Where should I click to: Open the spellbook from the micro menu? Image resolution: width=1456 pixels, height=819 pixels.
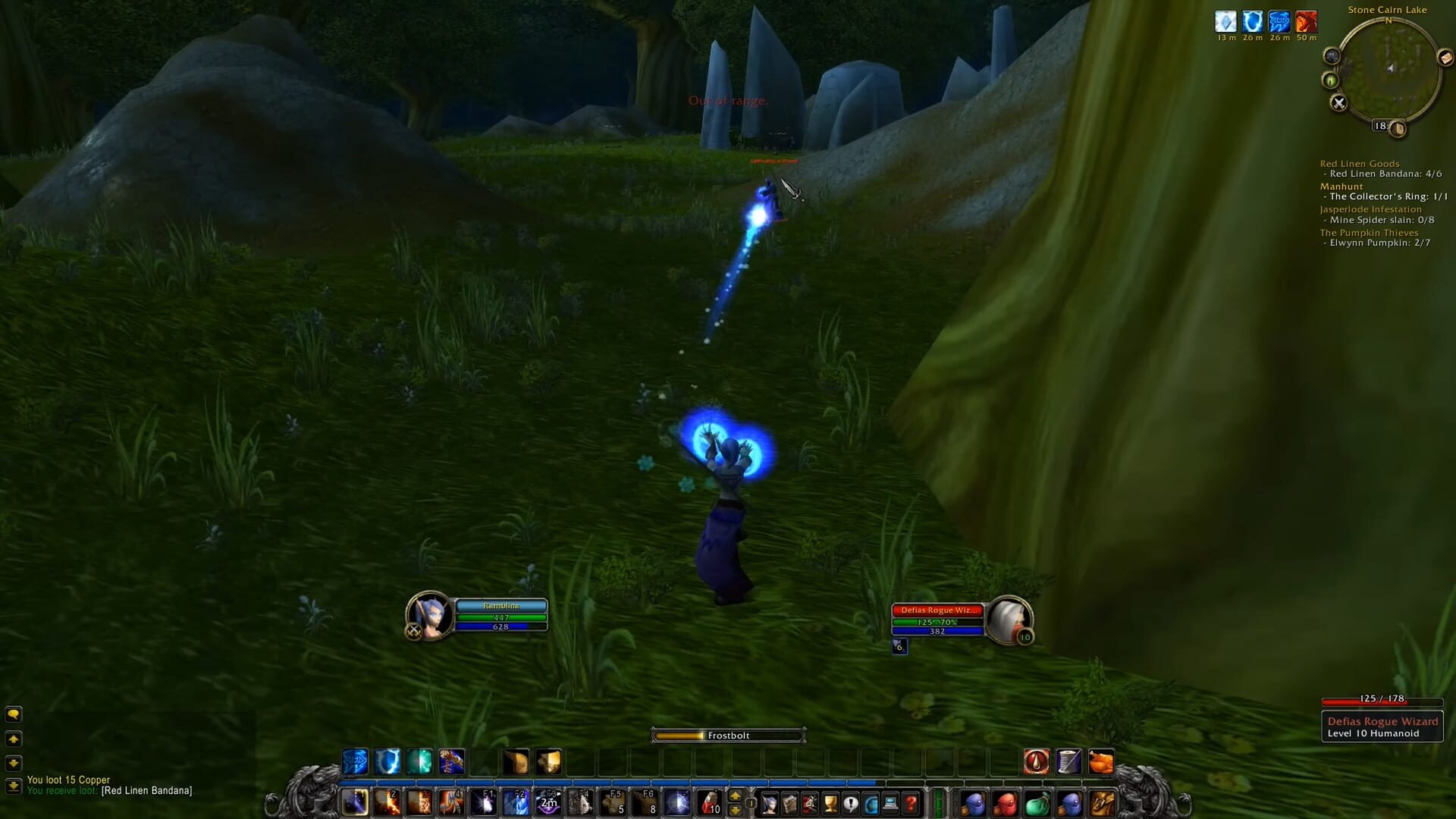pyautogui.click(x=789, y=802)
